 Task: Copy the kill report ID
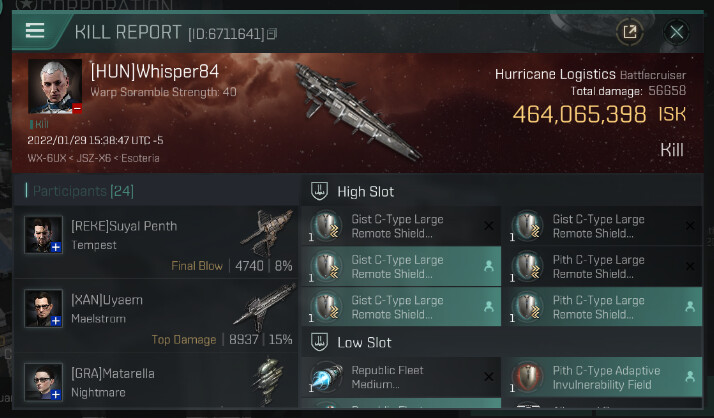pos(272,34)
